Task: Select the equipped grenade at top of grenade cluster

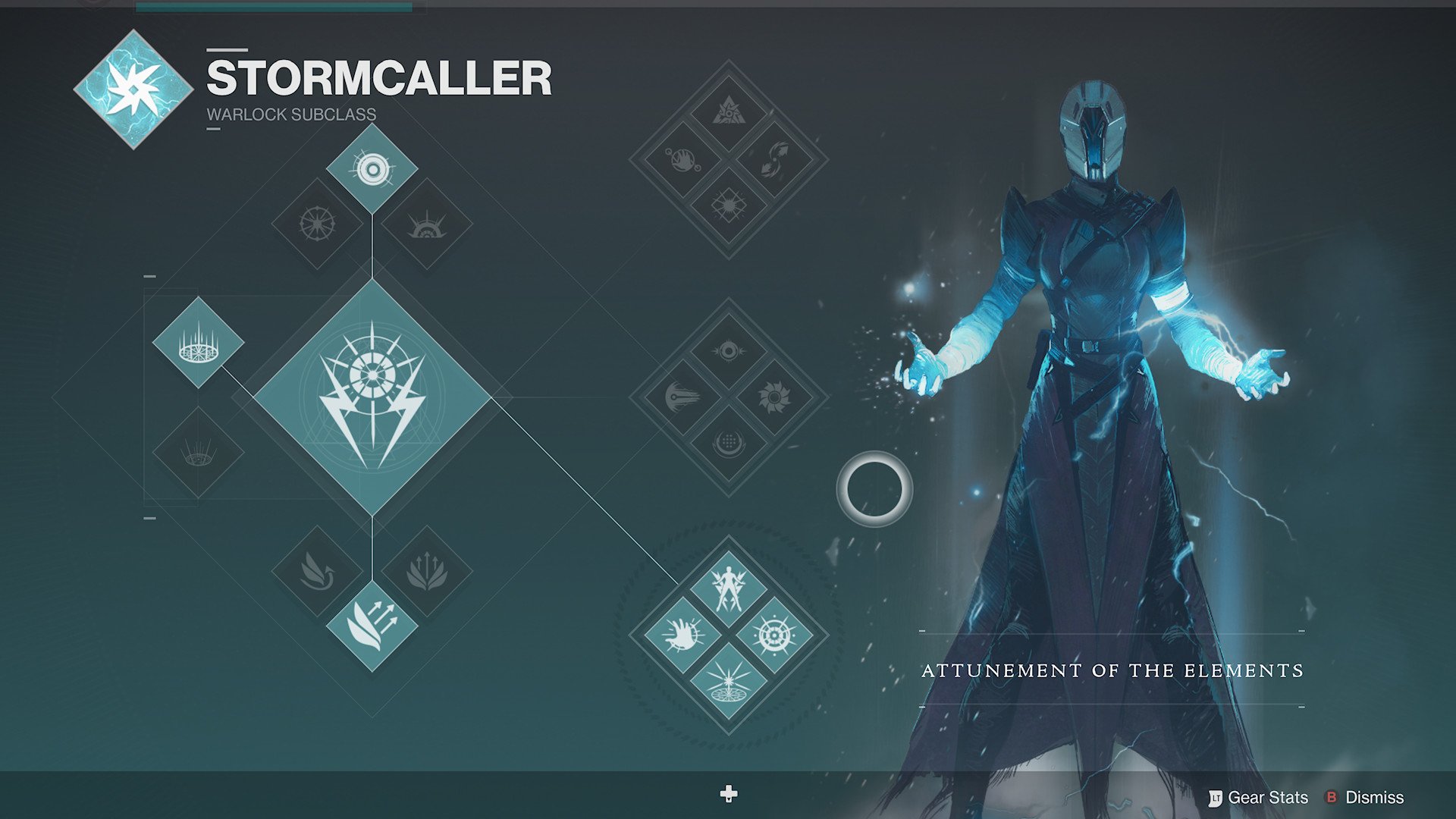Action: [x=372, y=168]
